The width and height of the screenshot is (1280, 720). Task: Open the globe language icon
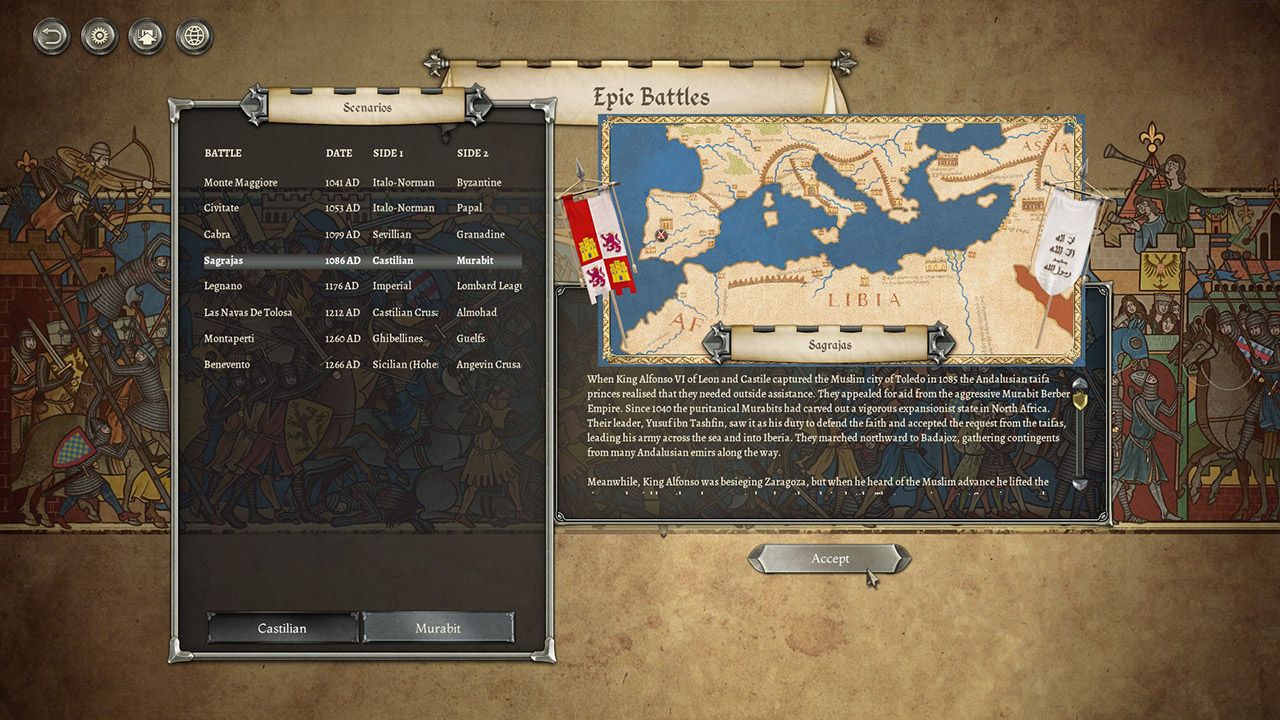coord(194,38)
